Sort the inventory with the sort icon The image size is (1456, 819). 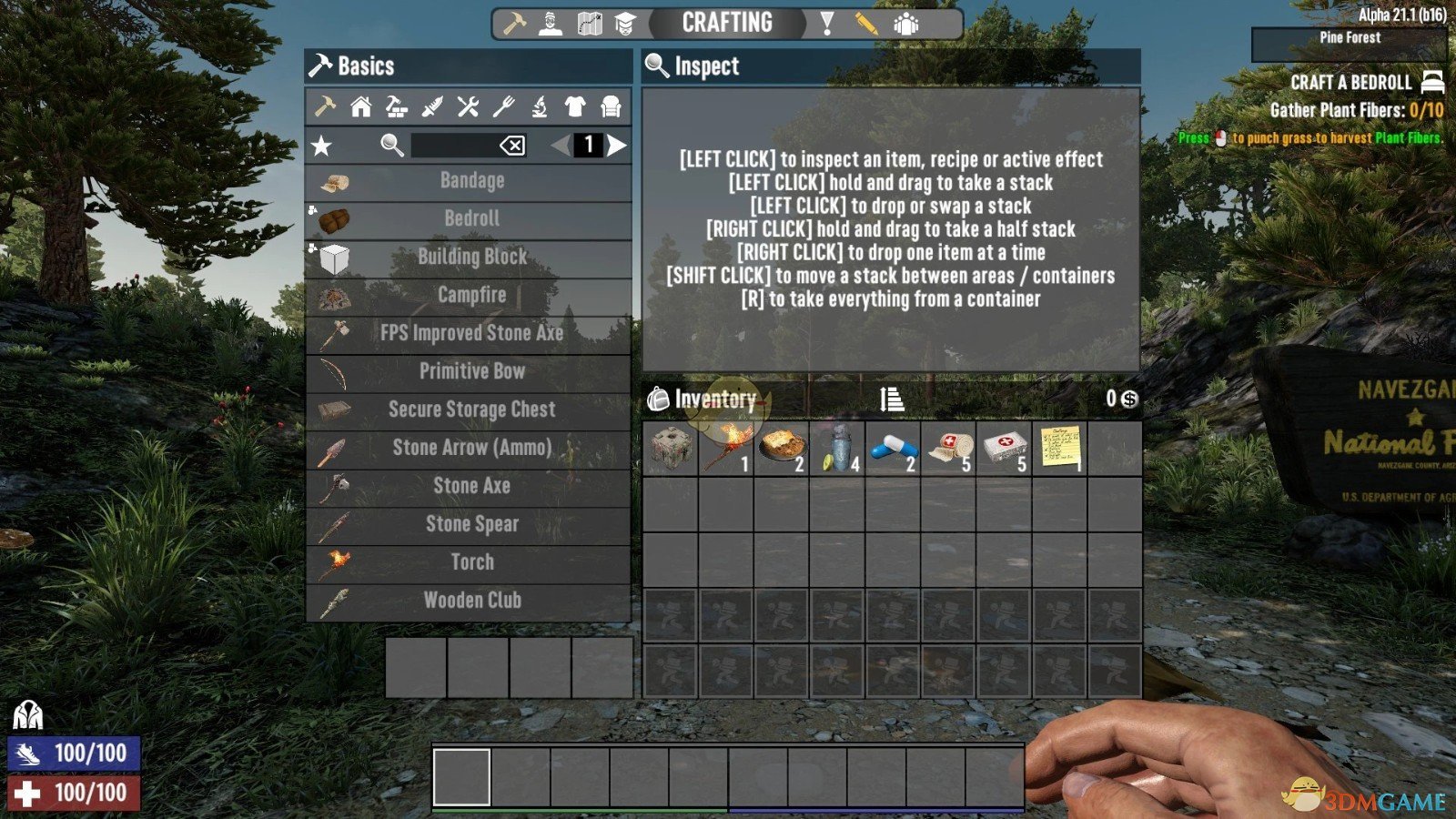pos(891,399)
